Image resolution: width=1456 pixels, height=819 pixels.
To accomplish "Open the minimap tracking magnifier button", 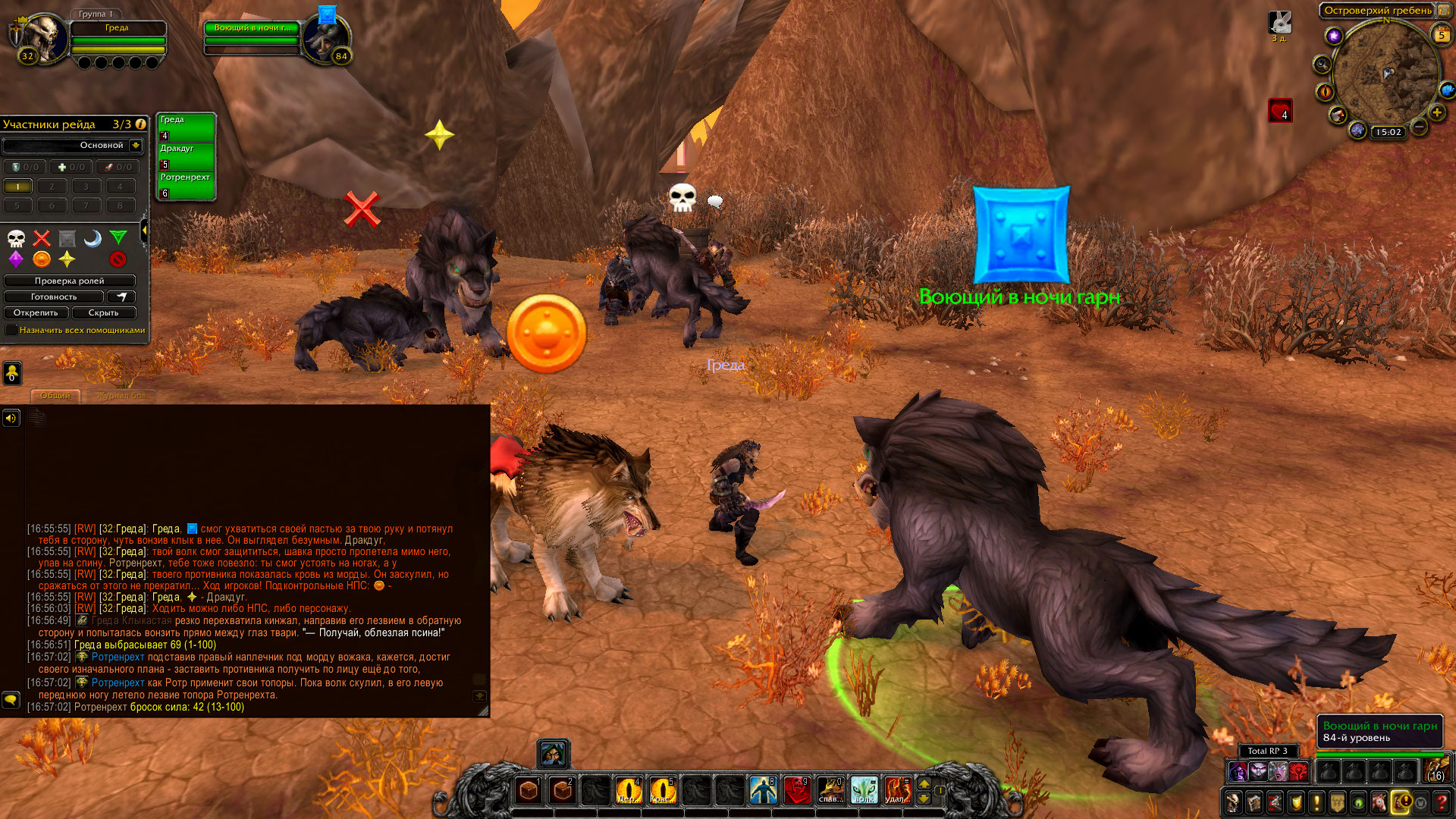I will (x=1322, y=64).
